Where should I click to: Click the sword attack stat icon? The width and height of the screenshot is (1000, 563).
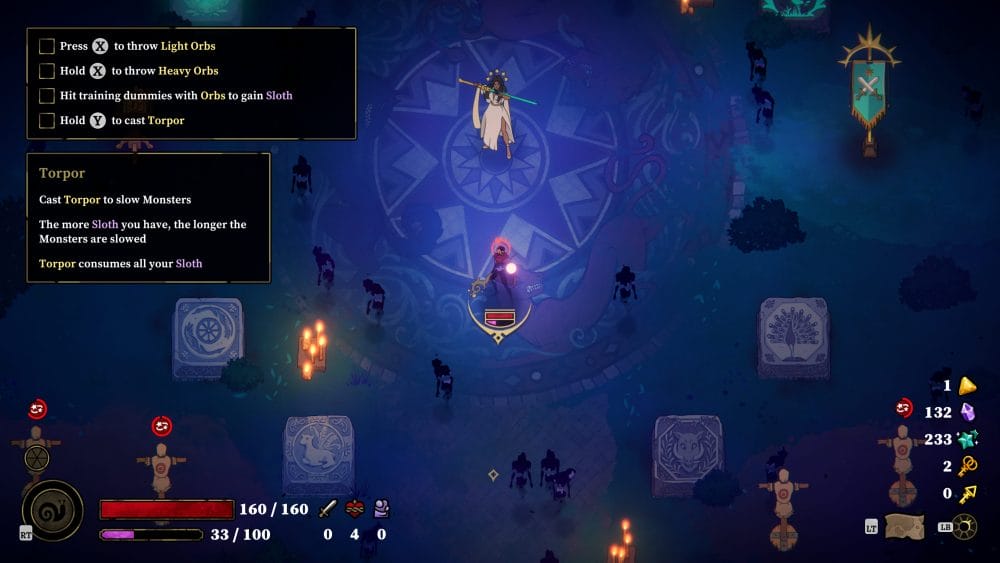327,509
